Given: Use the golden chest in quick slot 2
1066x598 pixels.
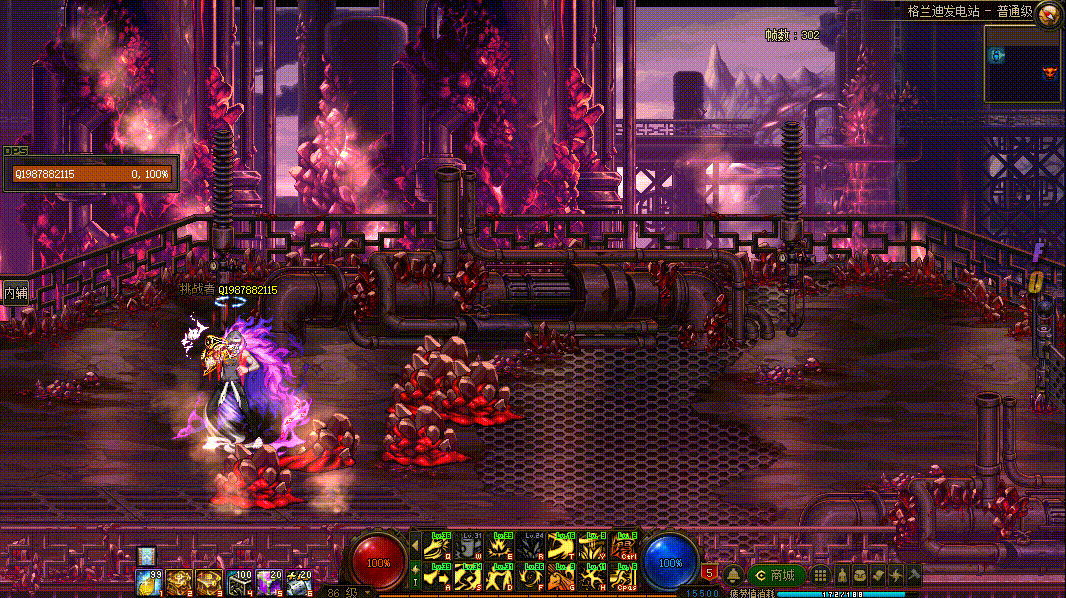Looking at the screenshot, I should [178, 581].
